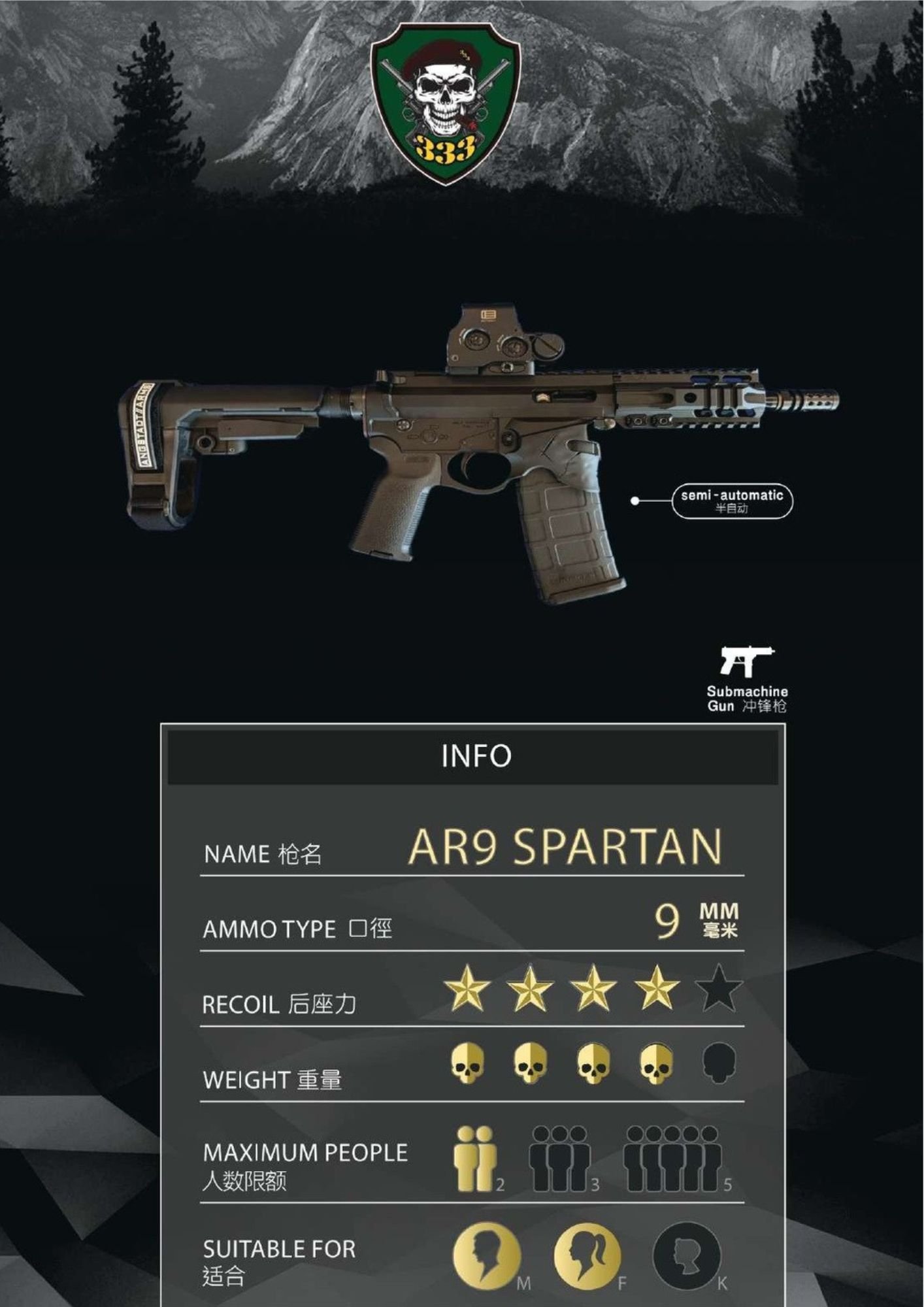The height and width of the screenshot is (1307, 924).
Task: Choose the Submachine Gun category icon
Action: 746,662
